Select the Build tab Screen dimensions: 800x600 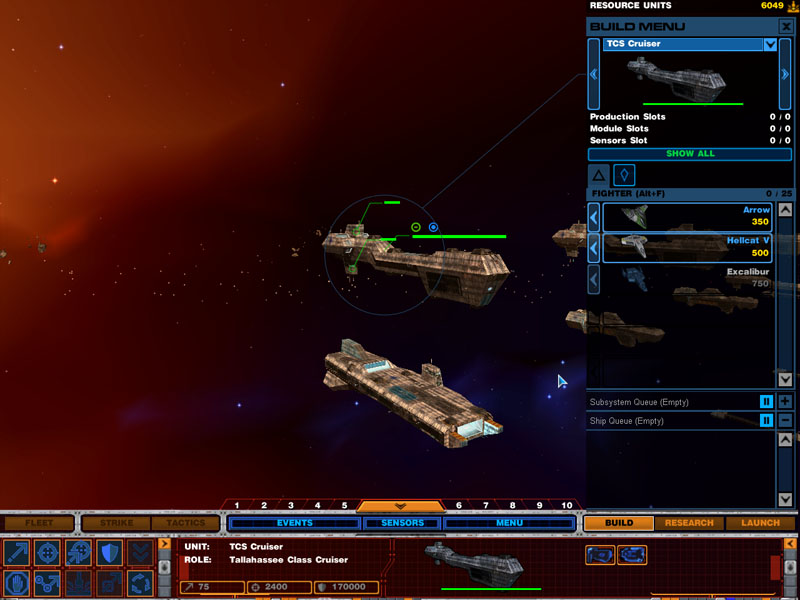pos(619,523)
